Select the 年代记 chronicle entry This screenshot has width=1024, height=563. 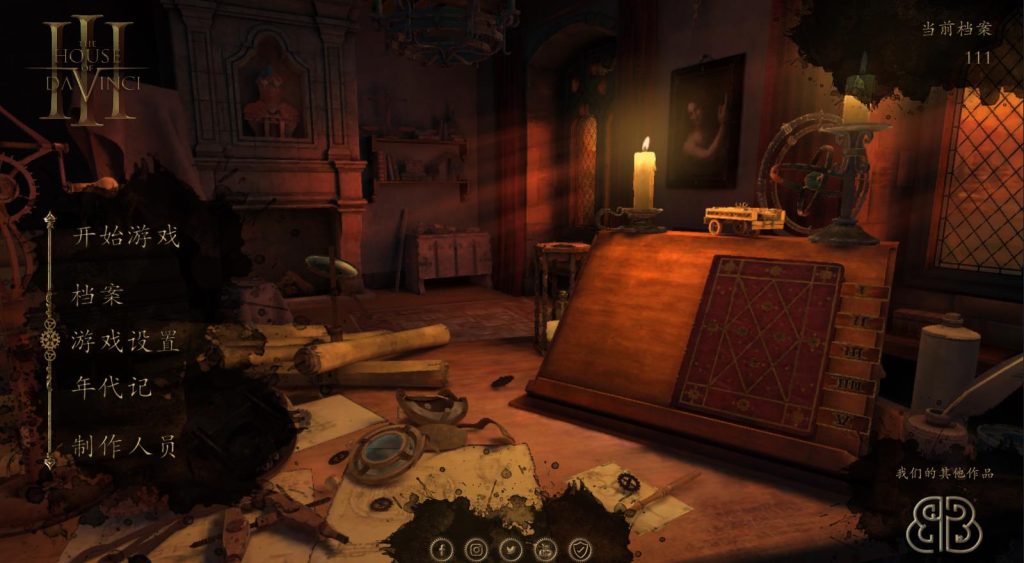tap(111, 387)
